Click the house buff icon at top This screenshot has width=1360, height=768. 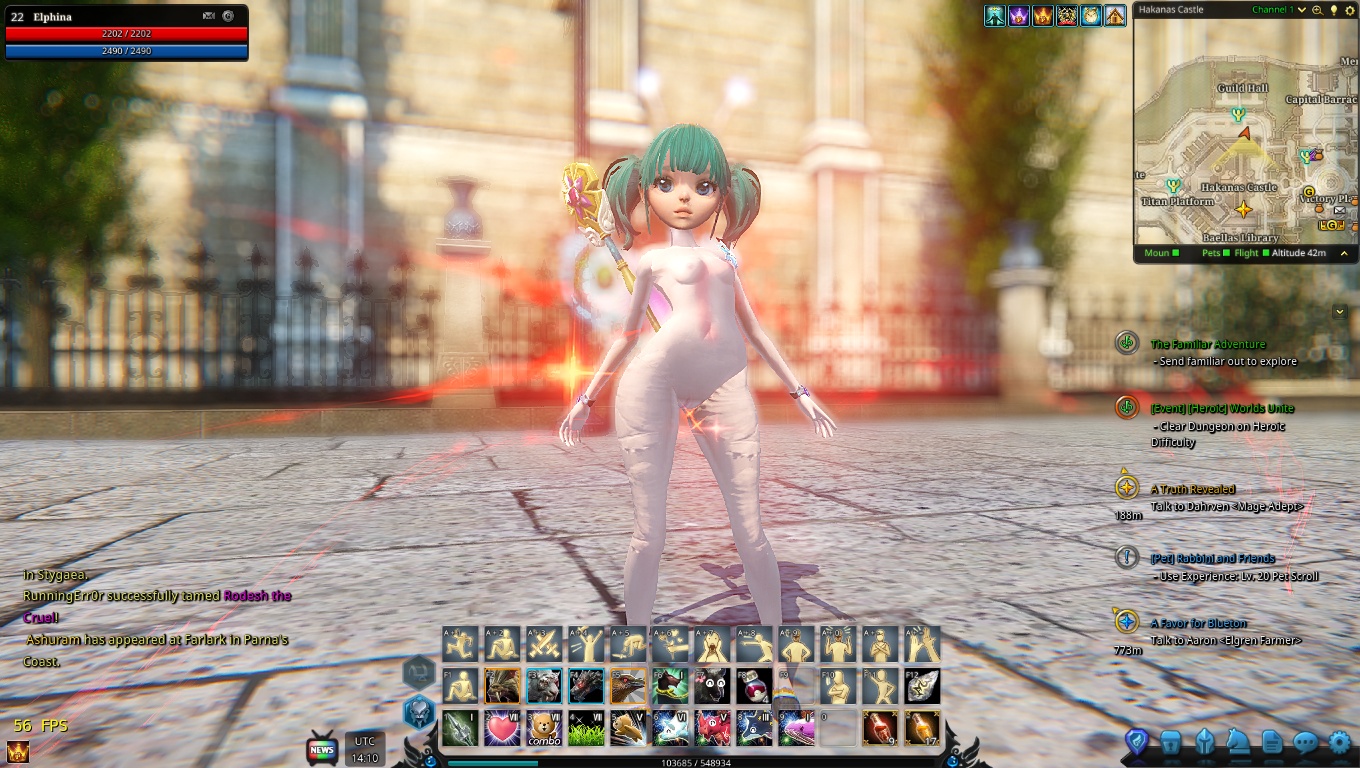[x=1115, y=16]
